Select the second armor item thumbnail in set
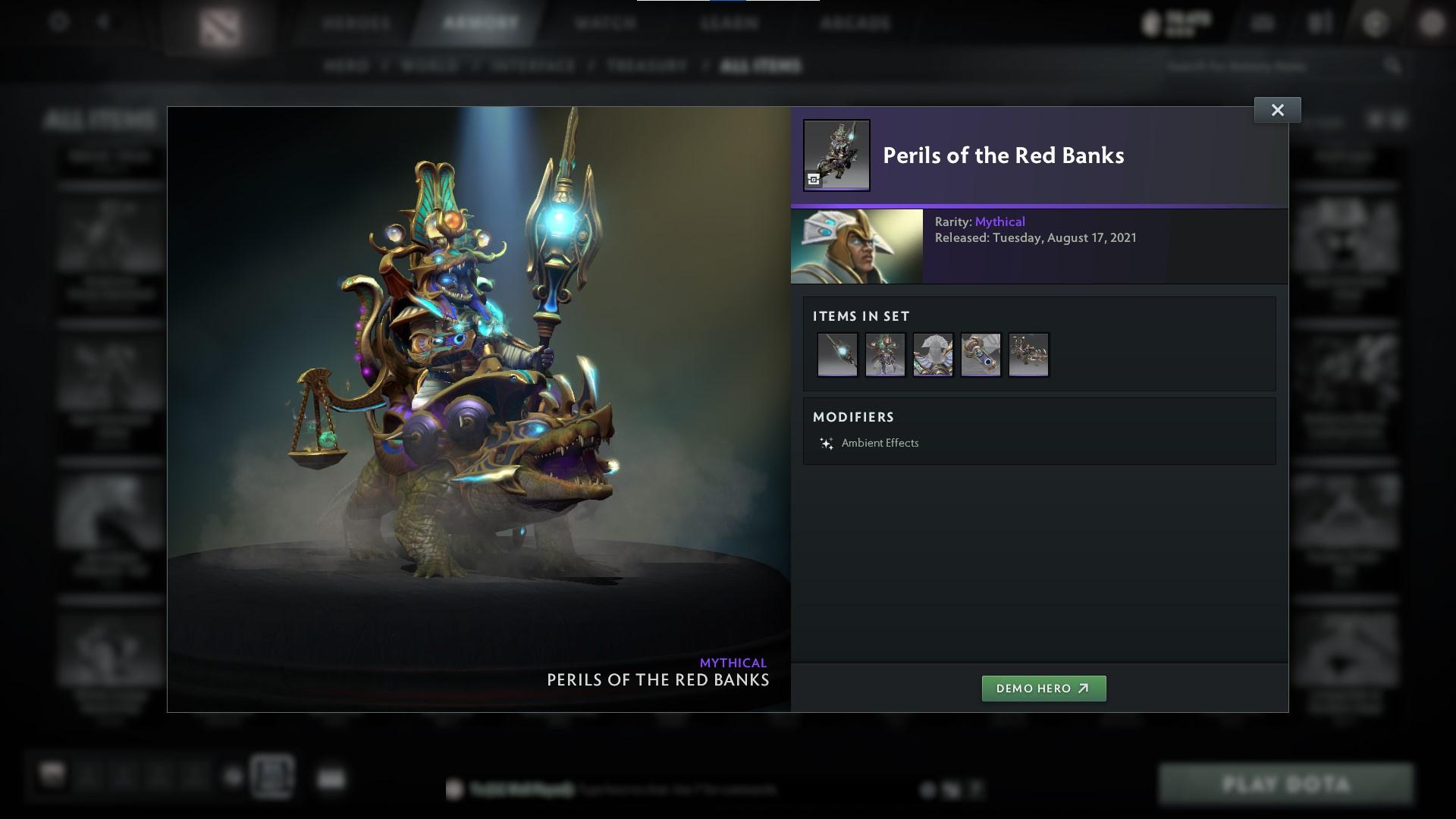 (885, 354)
